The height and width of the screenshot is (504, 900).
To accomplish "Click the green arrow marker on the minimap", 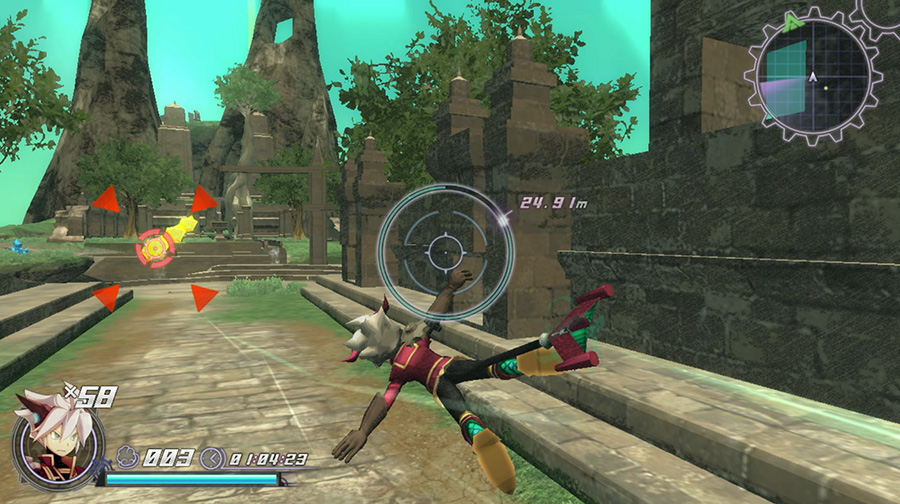I will click(793, 21).
